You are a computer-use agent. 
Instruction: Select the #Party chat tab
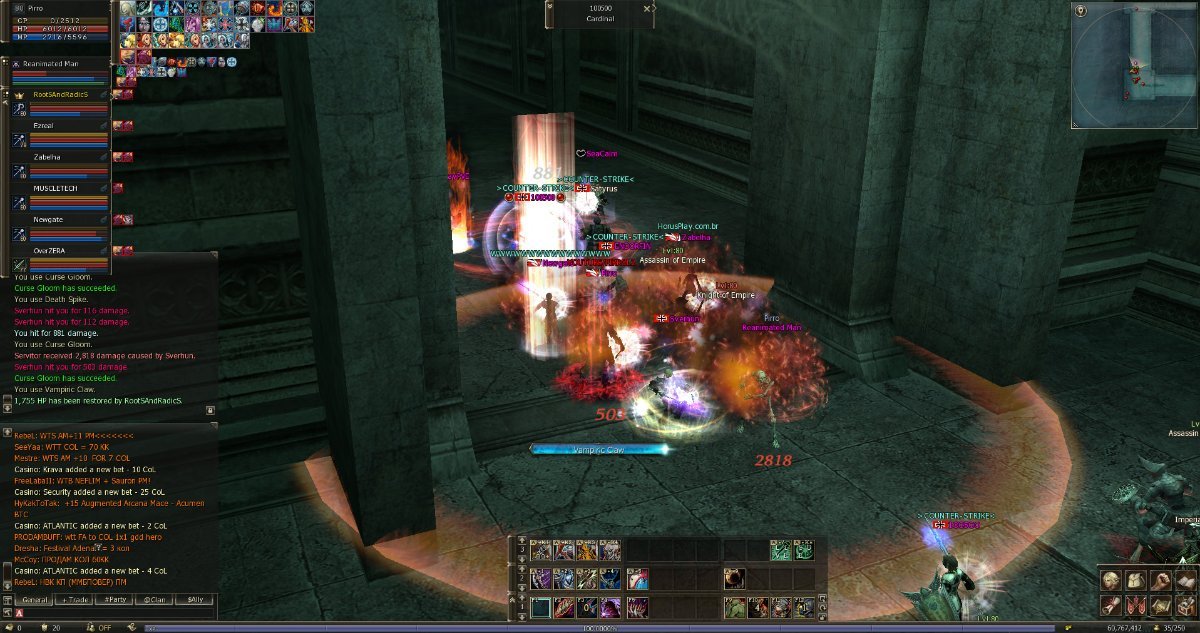116,599
